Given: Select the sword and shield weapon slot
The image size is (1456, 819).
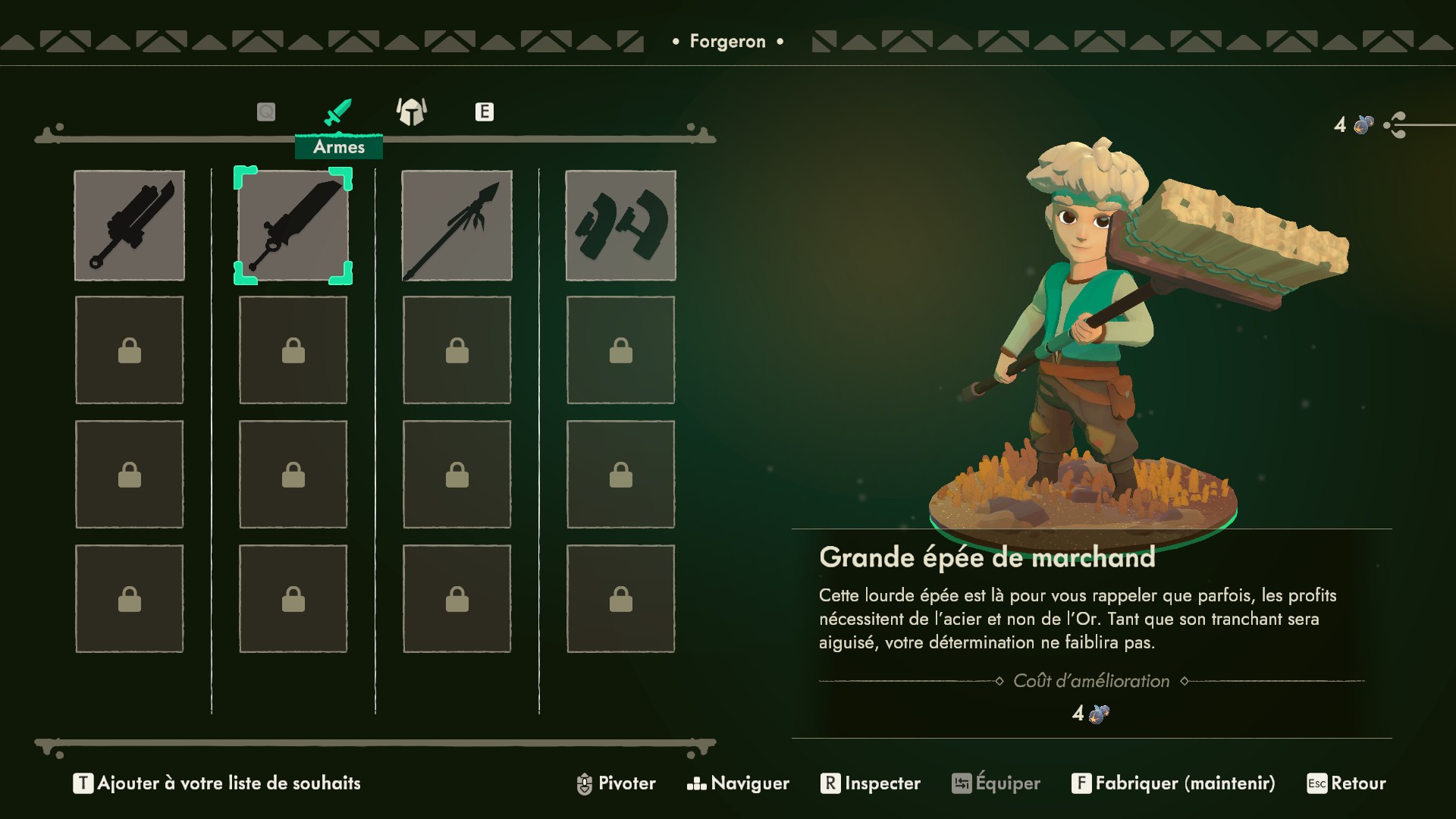Looking at the screenshot, I should (129, 225).
